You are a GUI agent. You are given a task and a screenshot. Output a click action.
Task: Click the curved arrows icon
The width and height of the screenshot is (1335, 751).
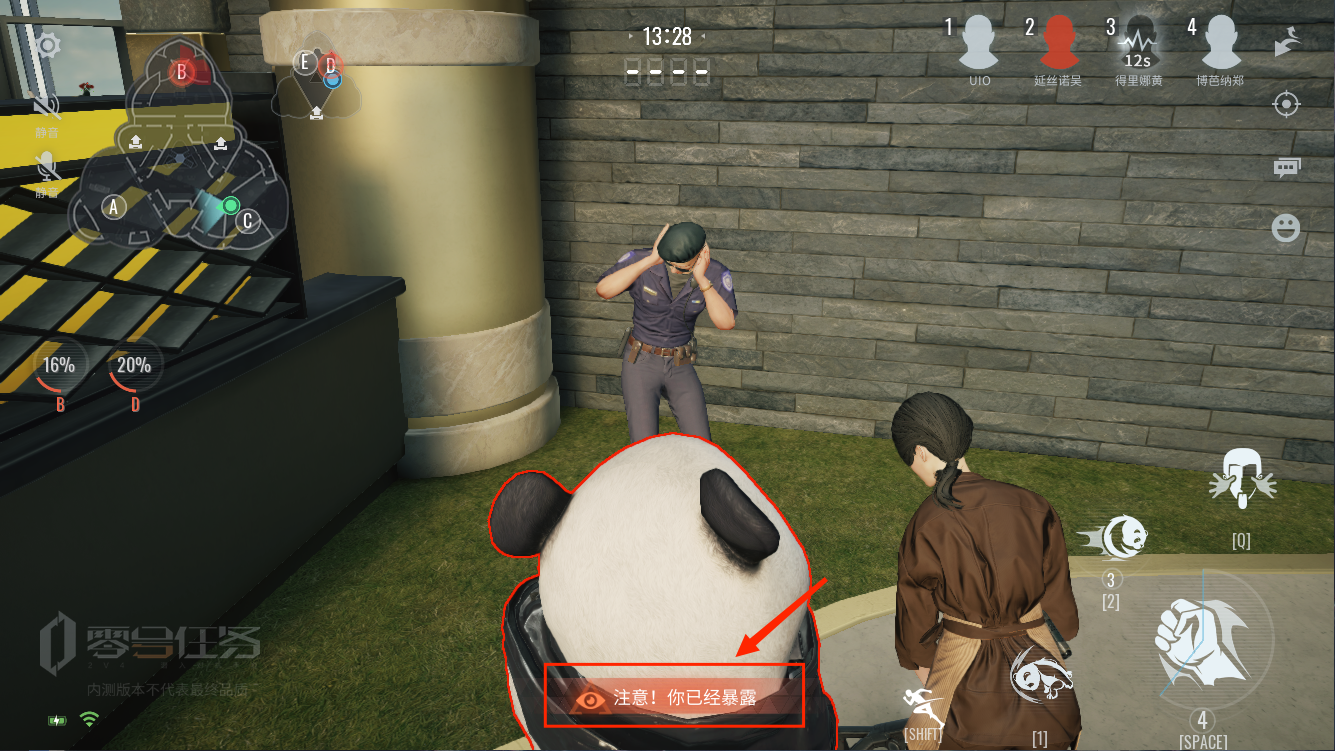(x=1286, y=43)
